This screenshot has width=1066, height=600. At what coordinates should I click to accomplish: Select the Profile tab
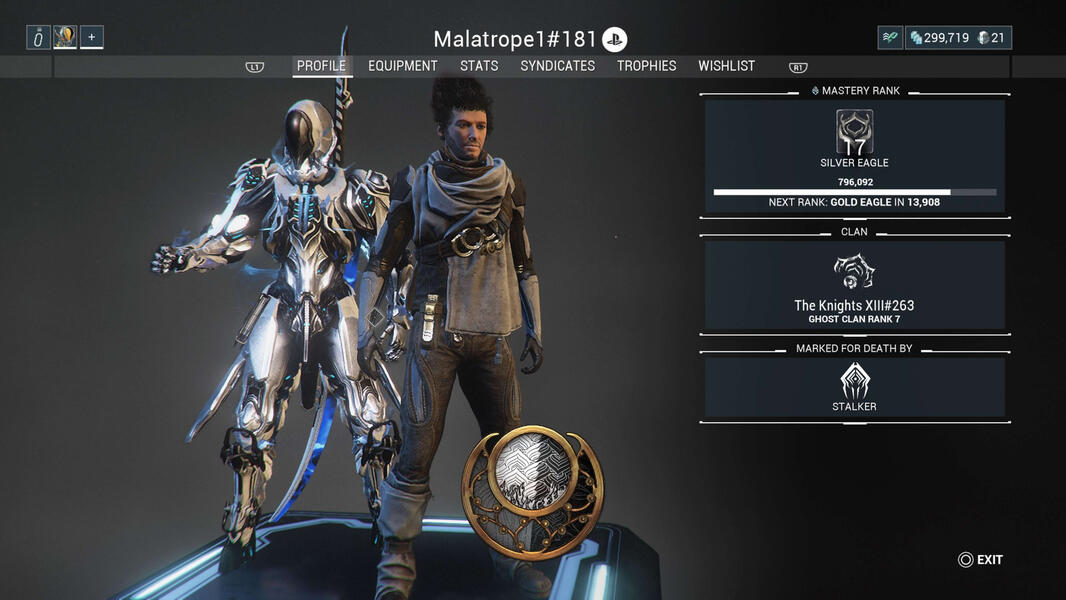[321, 66]
